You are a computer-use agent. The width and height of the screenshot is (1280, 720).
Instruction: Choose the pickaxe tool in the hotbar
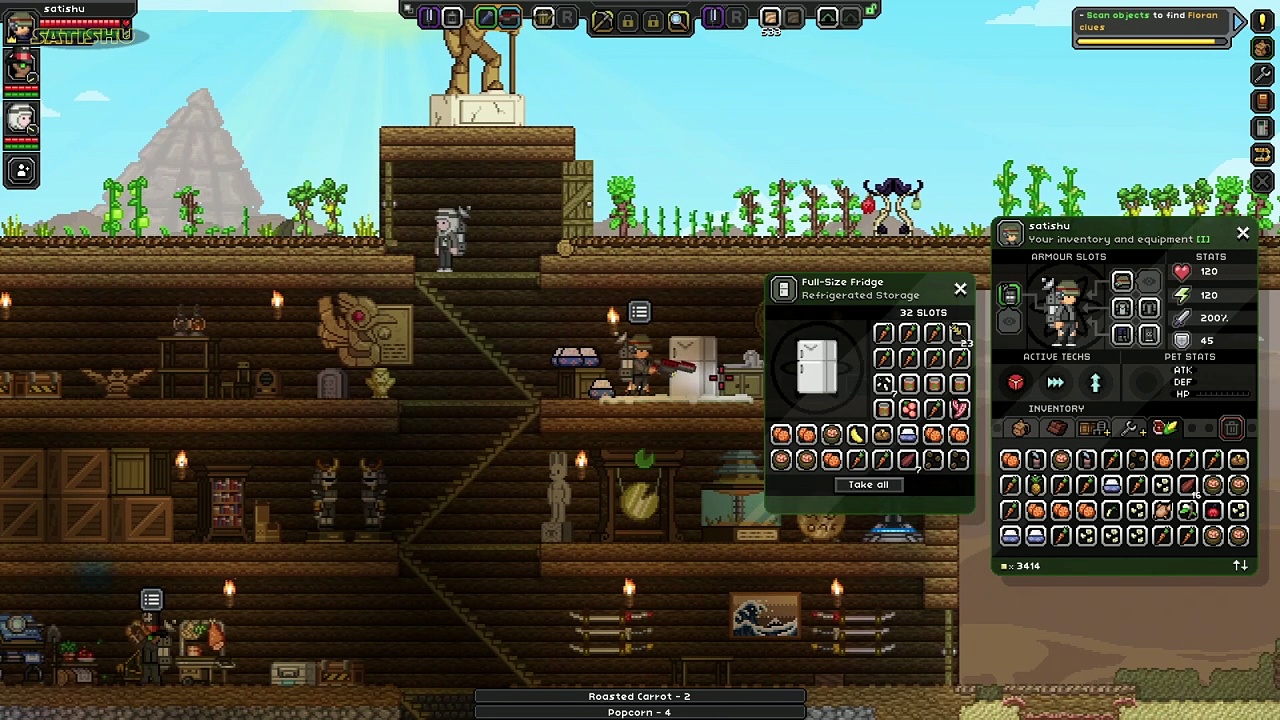click(x=602, y=19)
